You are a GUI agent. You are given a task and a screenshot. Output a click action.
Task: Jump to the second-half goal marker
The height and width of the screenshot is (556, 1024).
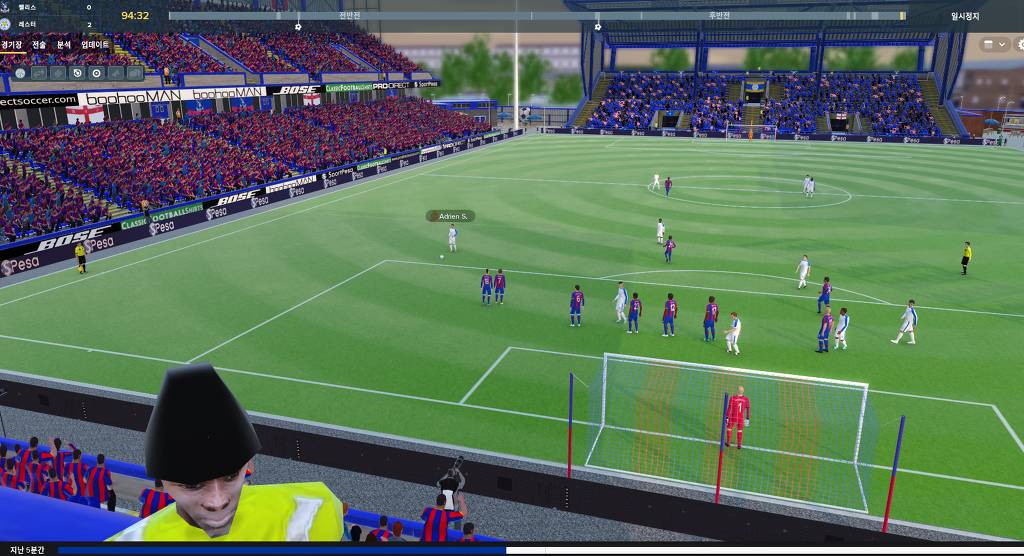pyautogui.click(x=598, y=27)
